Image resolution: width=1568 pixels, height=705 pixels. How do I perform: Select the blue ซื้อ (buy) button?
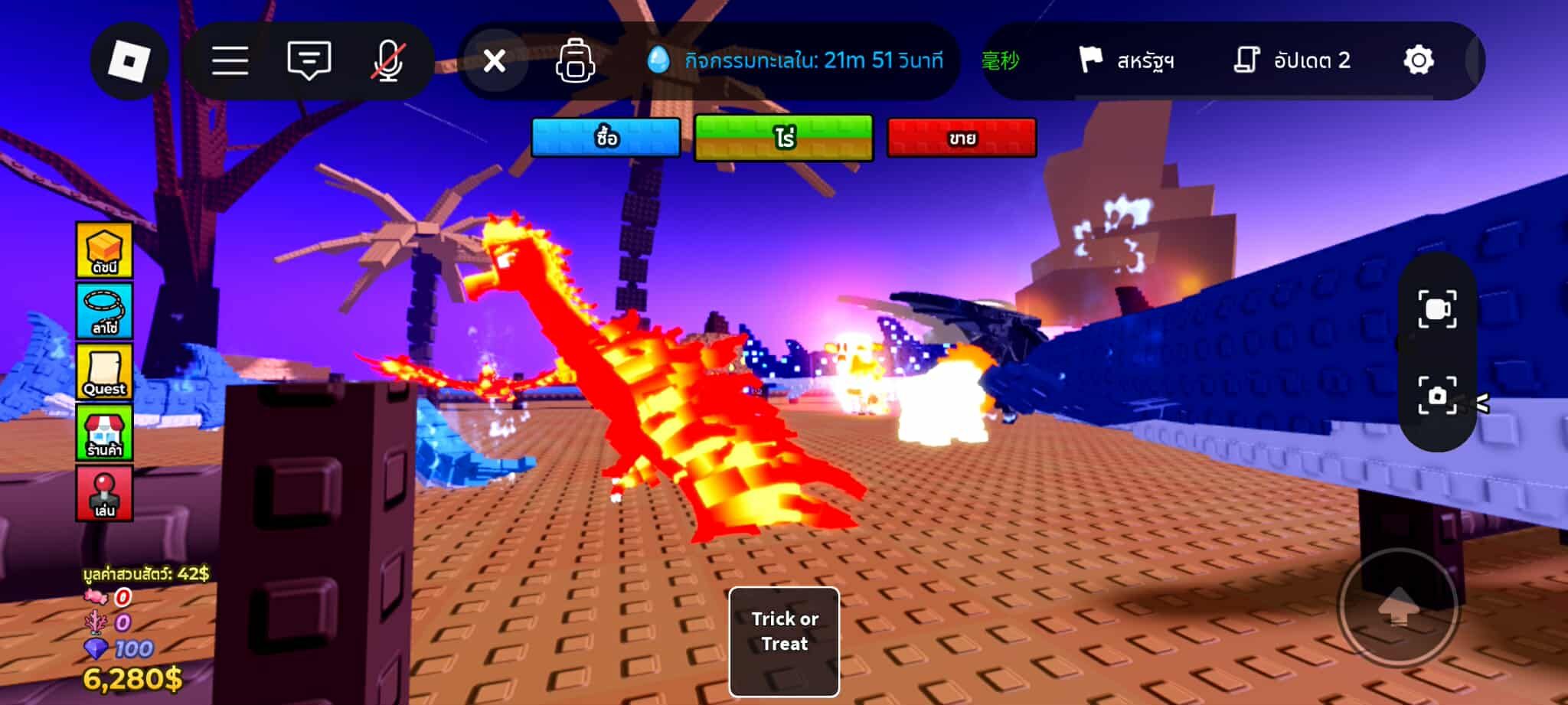(x=606, y=138)
